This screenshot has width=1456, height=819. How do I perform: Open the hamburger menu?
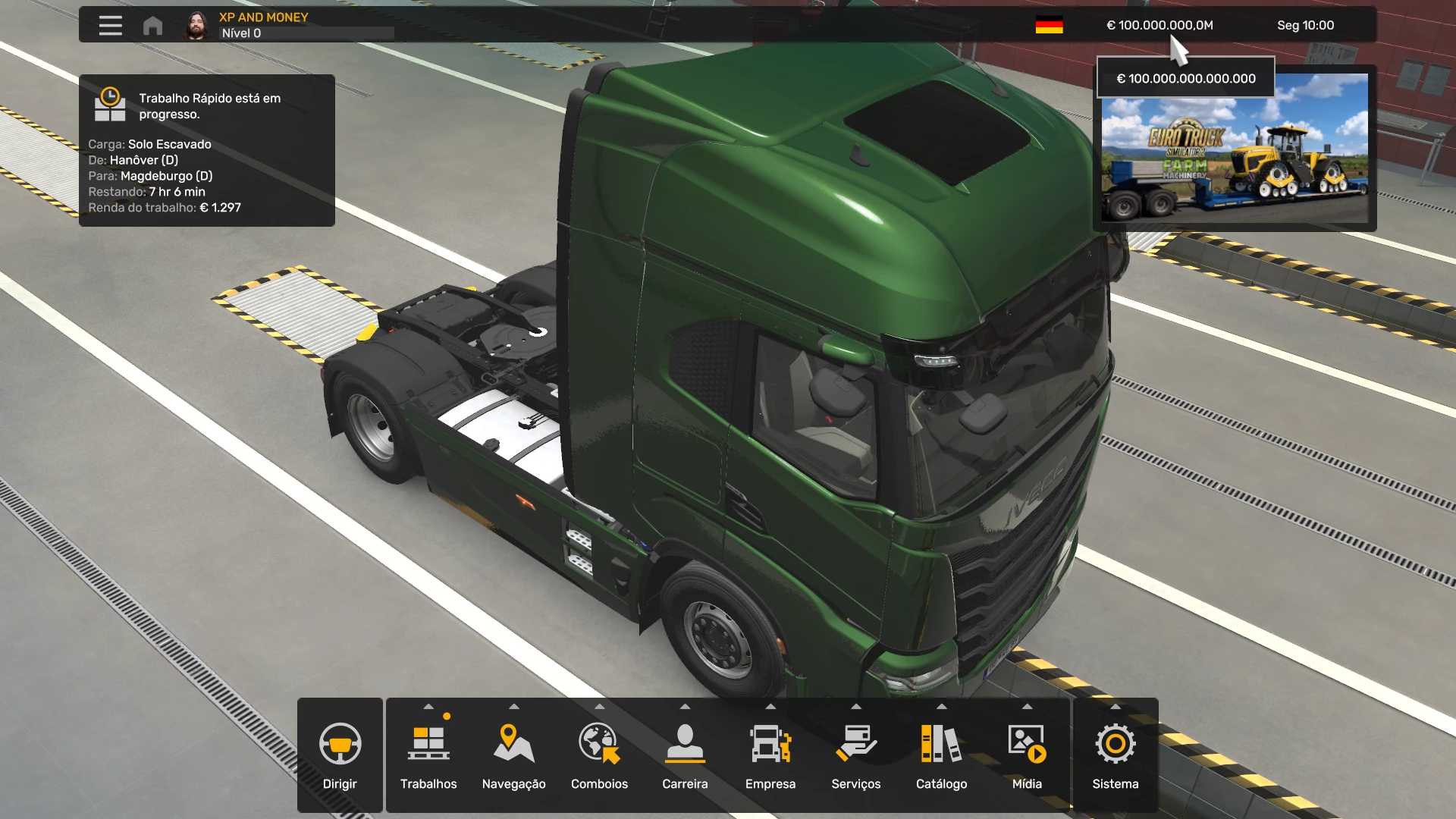pos(110,26)
